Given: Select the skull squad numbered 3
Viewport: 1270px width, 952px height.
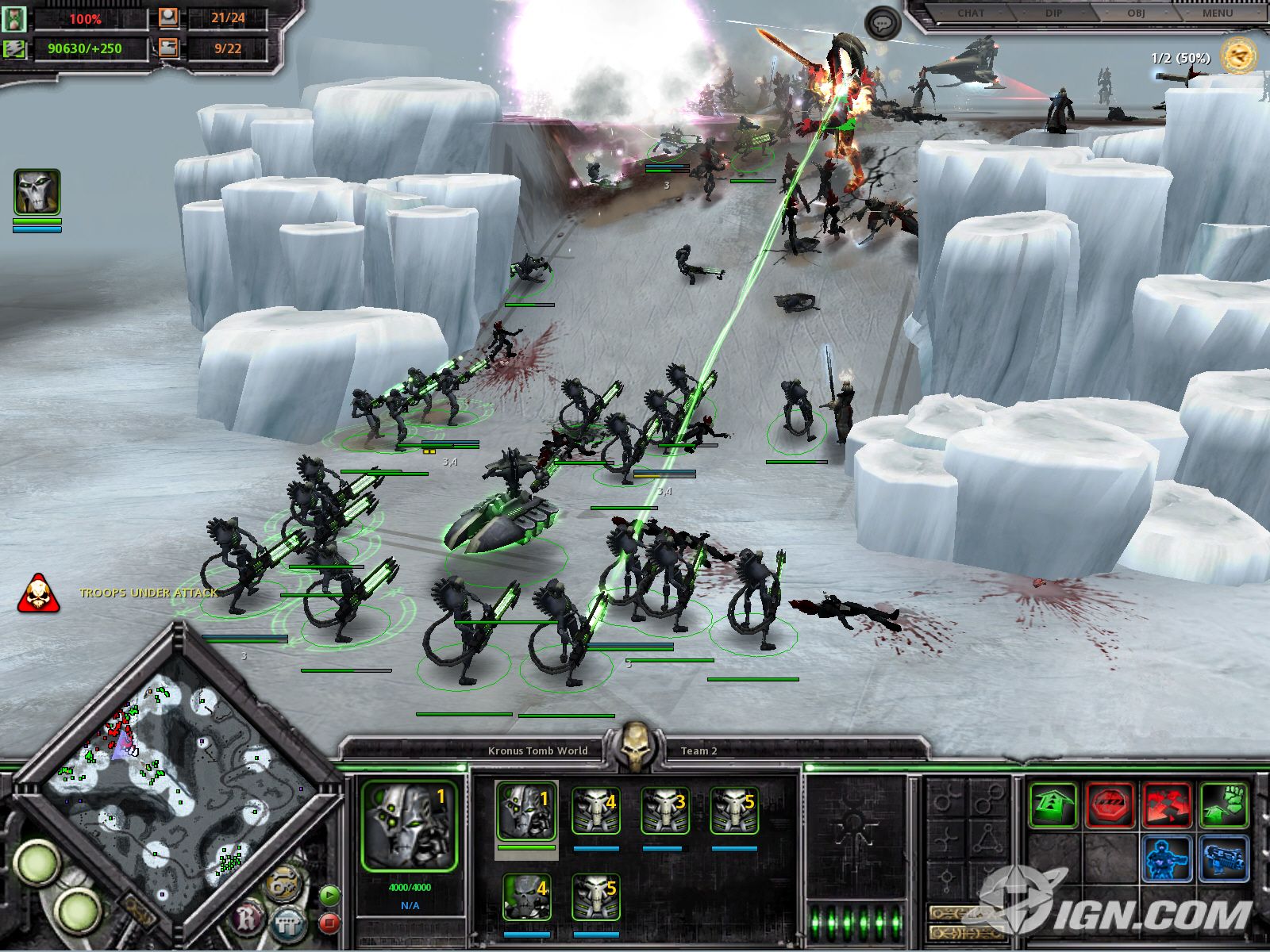Looking at the screenshot, I should click(664, 811).
